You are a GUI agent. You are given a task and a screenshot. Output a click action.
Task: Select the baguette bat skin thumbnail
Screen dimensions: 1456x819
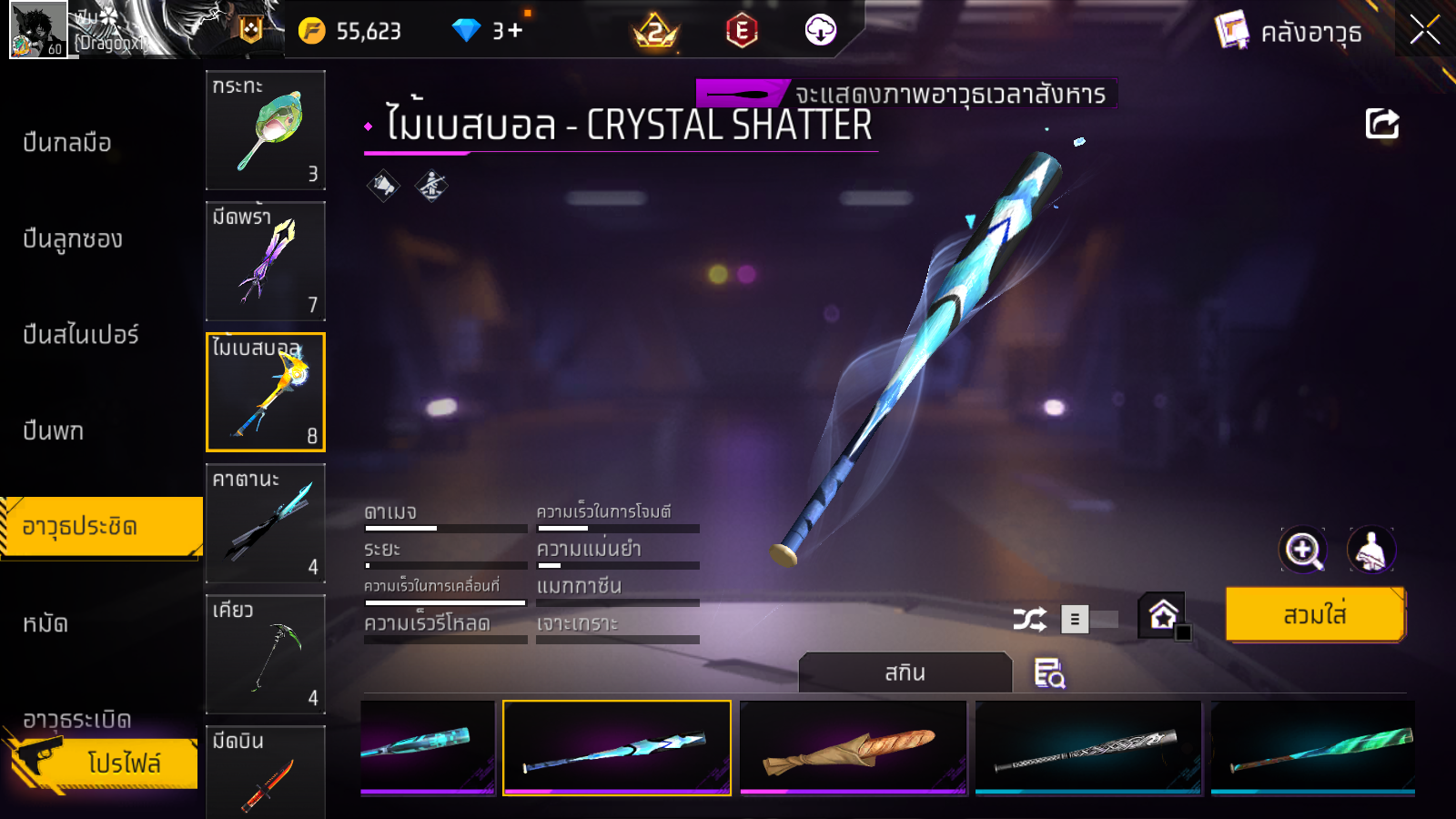[x=853, y=747]
